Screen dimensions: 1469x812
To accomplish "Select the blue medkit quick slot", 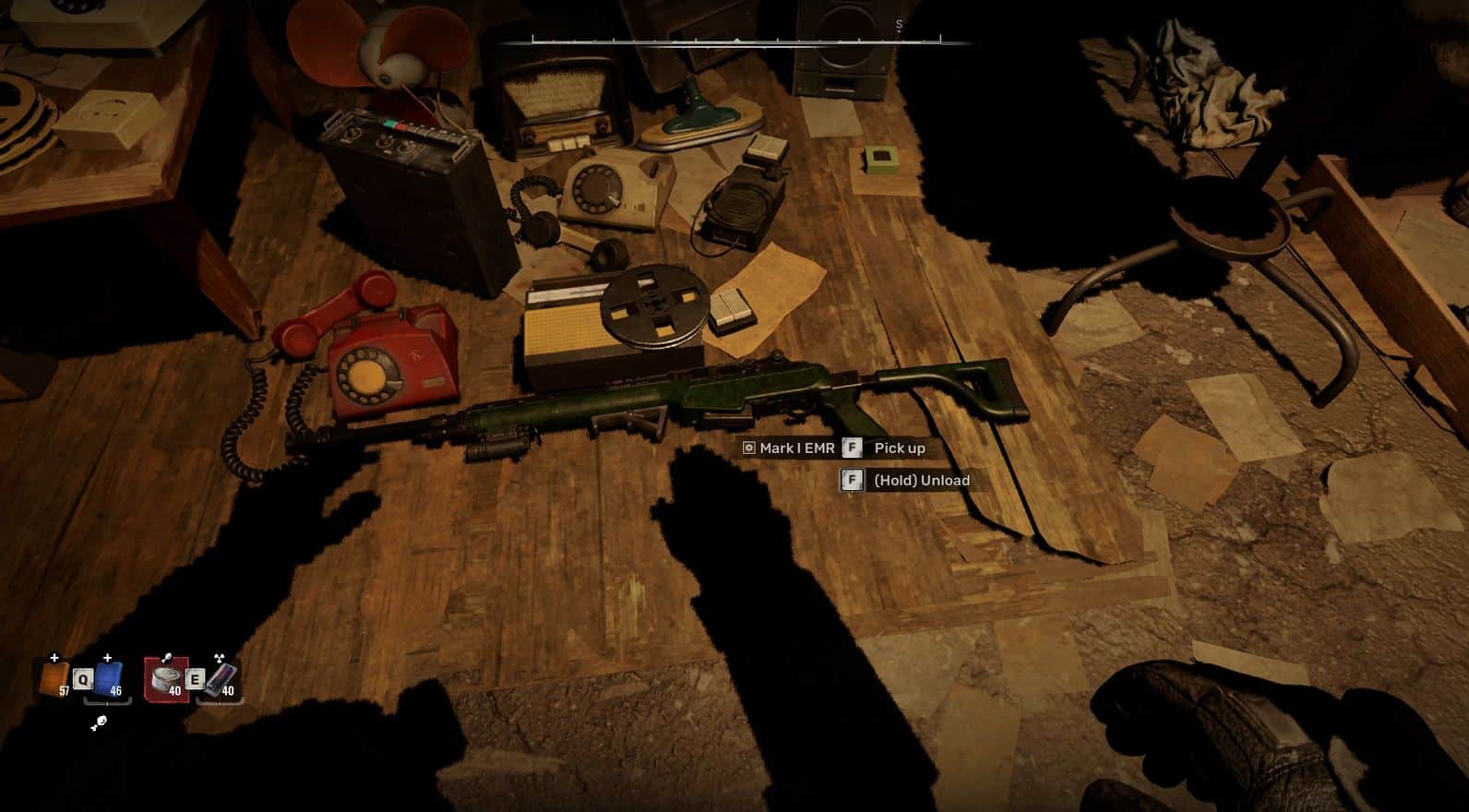I will 109,679.
